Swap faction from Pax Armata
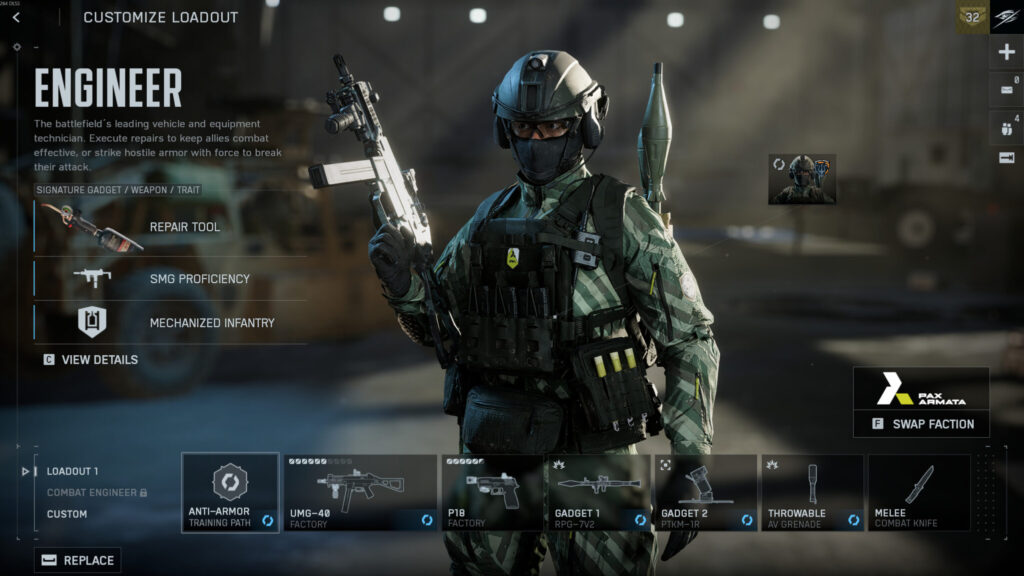 tap(921, 423)
